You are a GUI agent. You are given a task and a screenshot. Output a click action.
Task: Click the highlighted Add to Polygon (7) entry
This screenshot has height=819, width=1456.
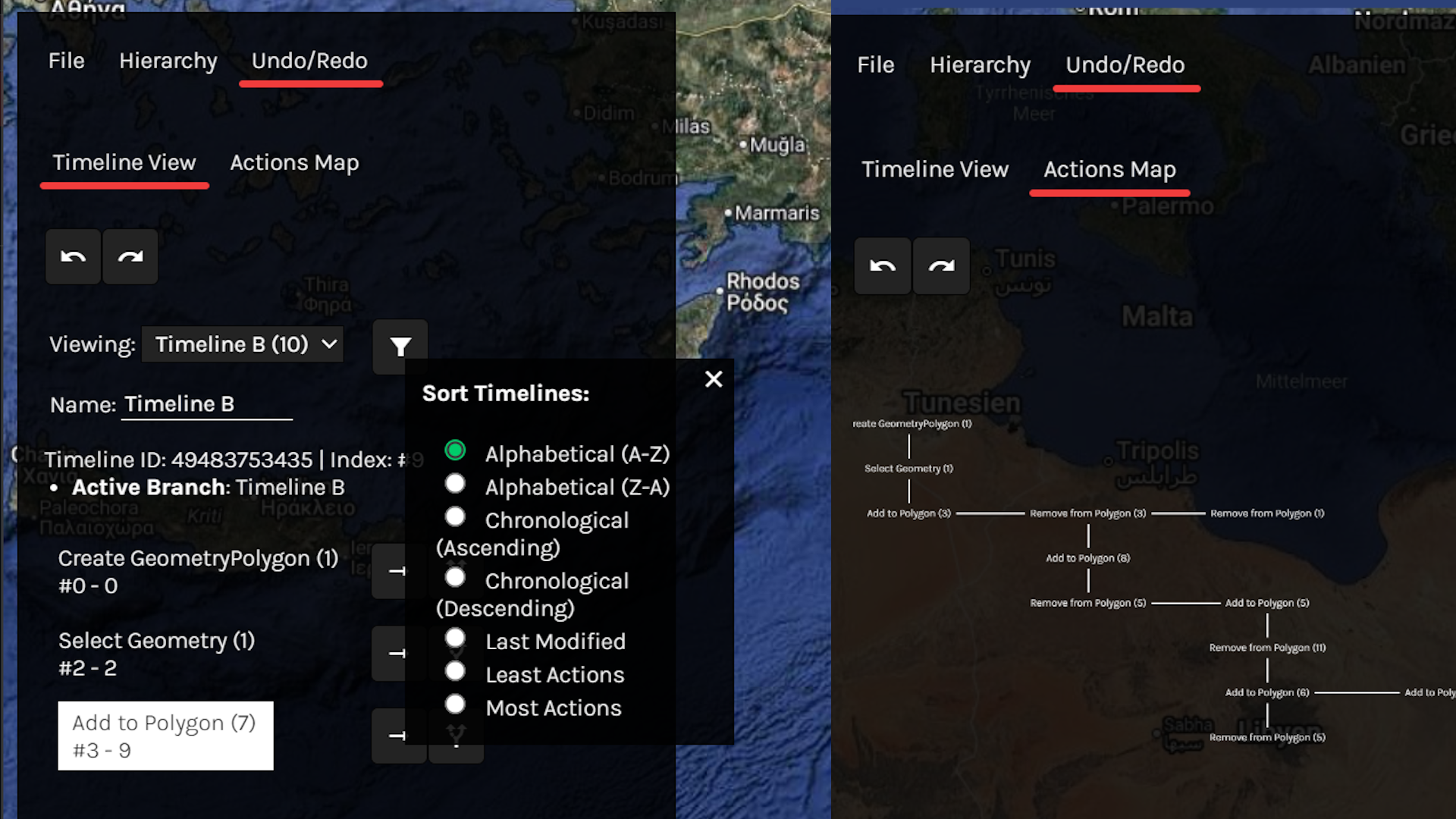(x=165, y=736)
